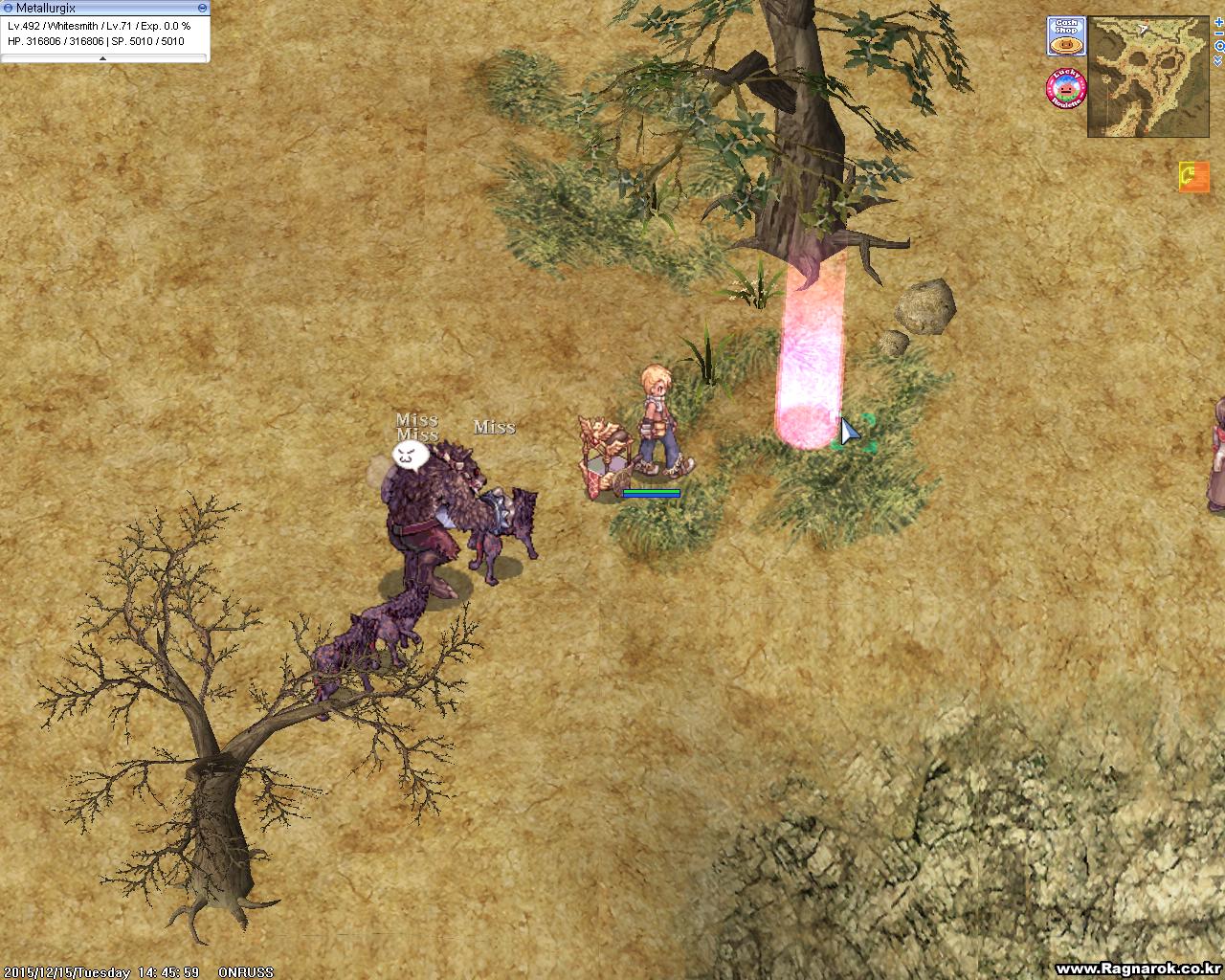The height and width of the screenshot is (980, 1225).
Task: Expand the status window with the arrow
Action: point(102,57)
